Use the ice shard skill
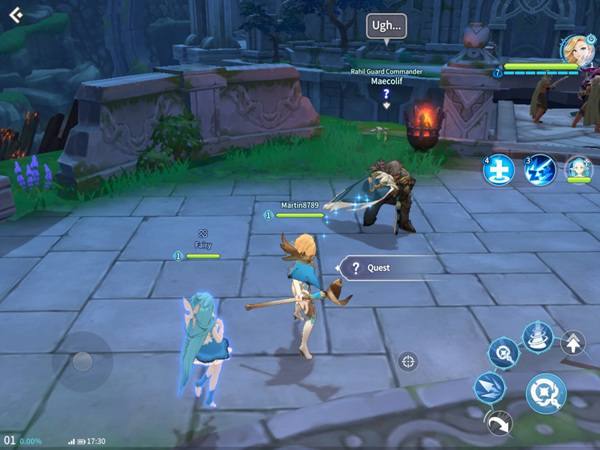The width and height of the screenshot is (600, 450). 490,389
